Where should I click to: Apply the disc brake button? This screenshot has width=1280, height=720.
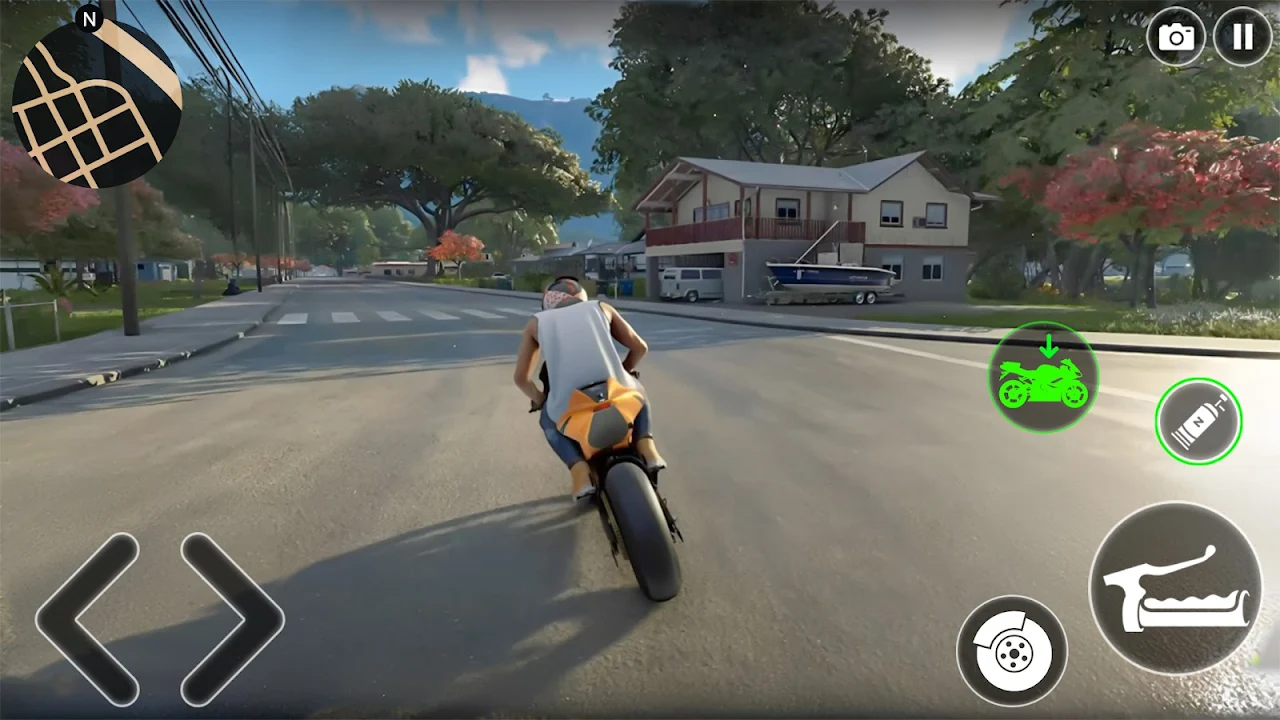coord(1011,651)
